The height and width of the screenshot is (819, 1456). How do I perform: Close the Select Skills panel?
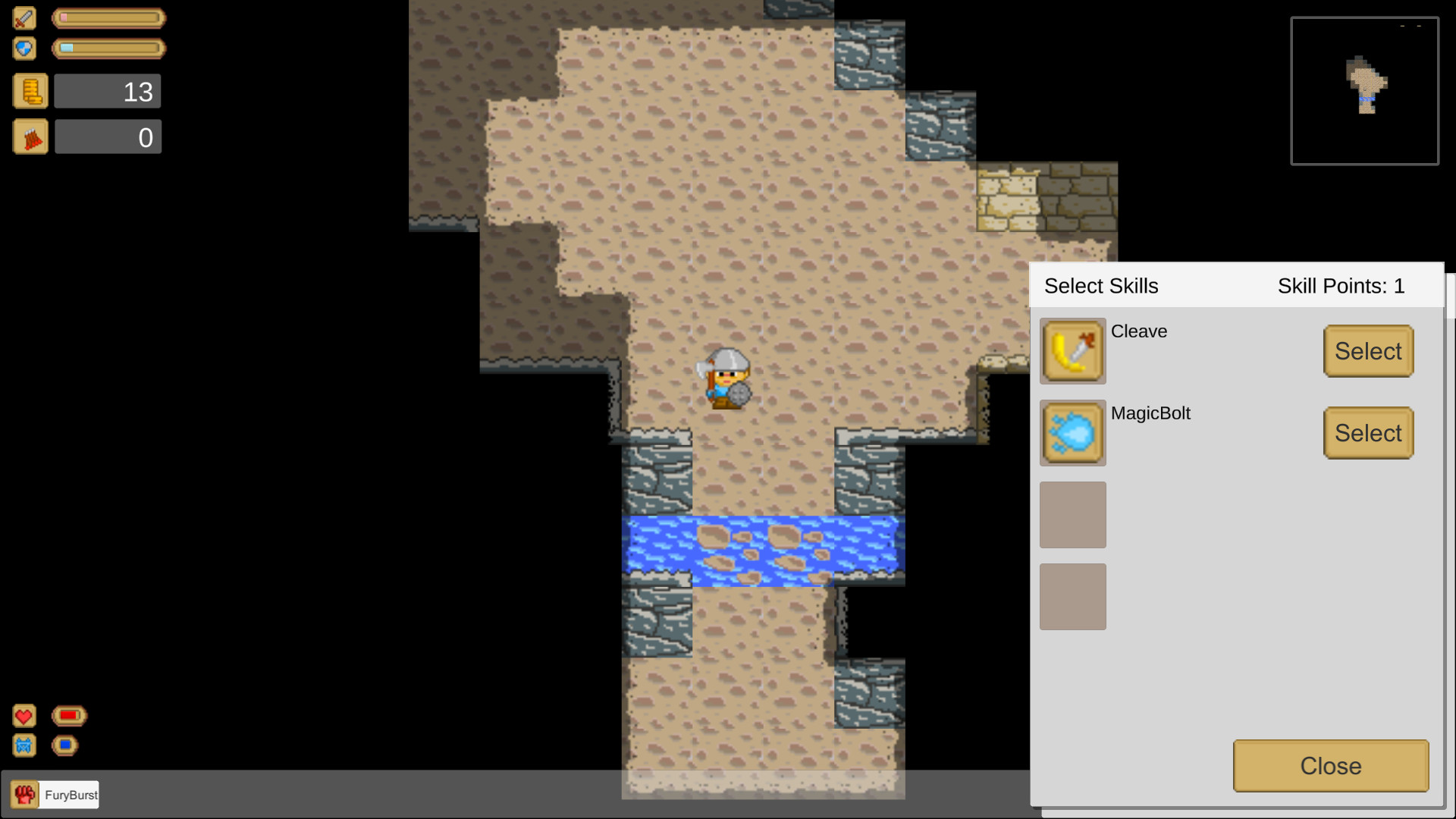click(1330, 766)
